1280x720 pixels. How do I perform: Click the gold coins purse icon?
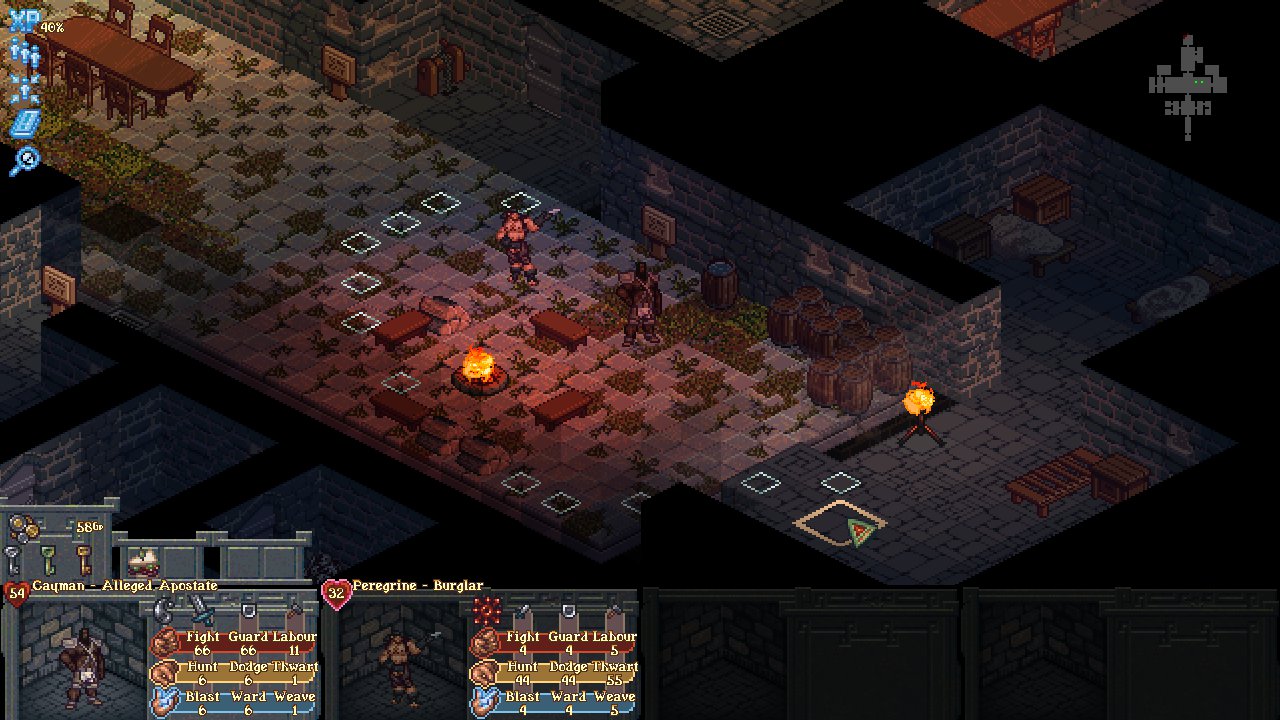24,527
